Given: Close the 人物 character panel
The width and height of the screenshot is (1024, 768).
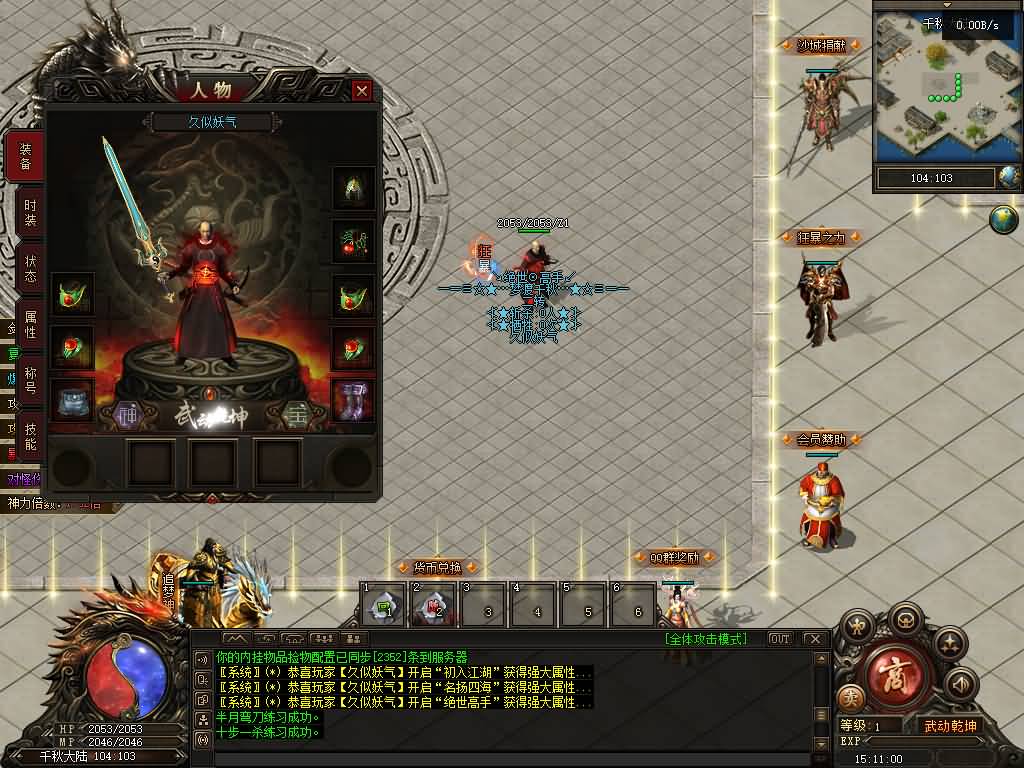Looking at the screenshot, I should click(362, 90).
